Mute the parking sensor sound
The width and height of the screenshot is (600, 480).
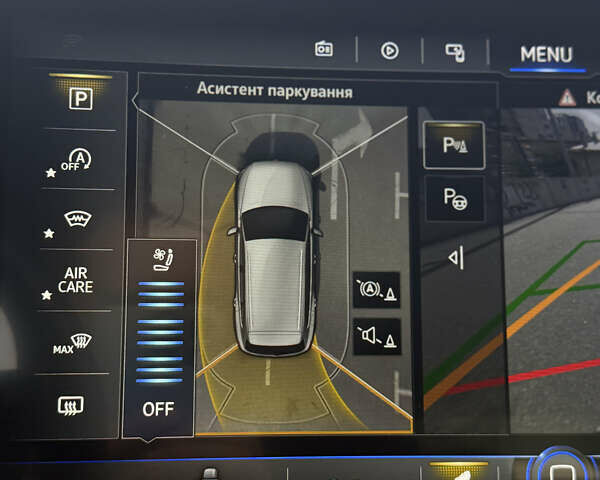[x=376, y=336]
